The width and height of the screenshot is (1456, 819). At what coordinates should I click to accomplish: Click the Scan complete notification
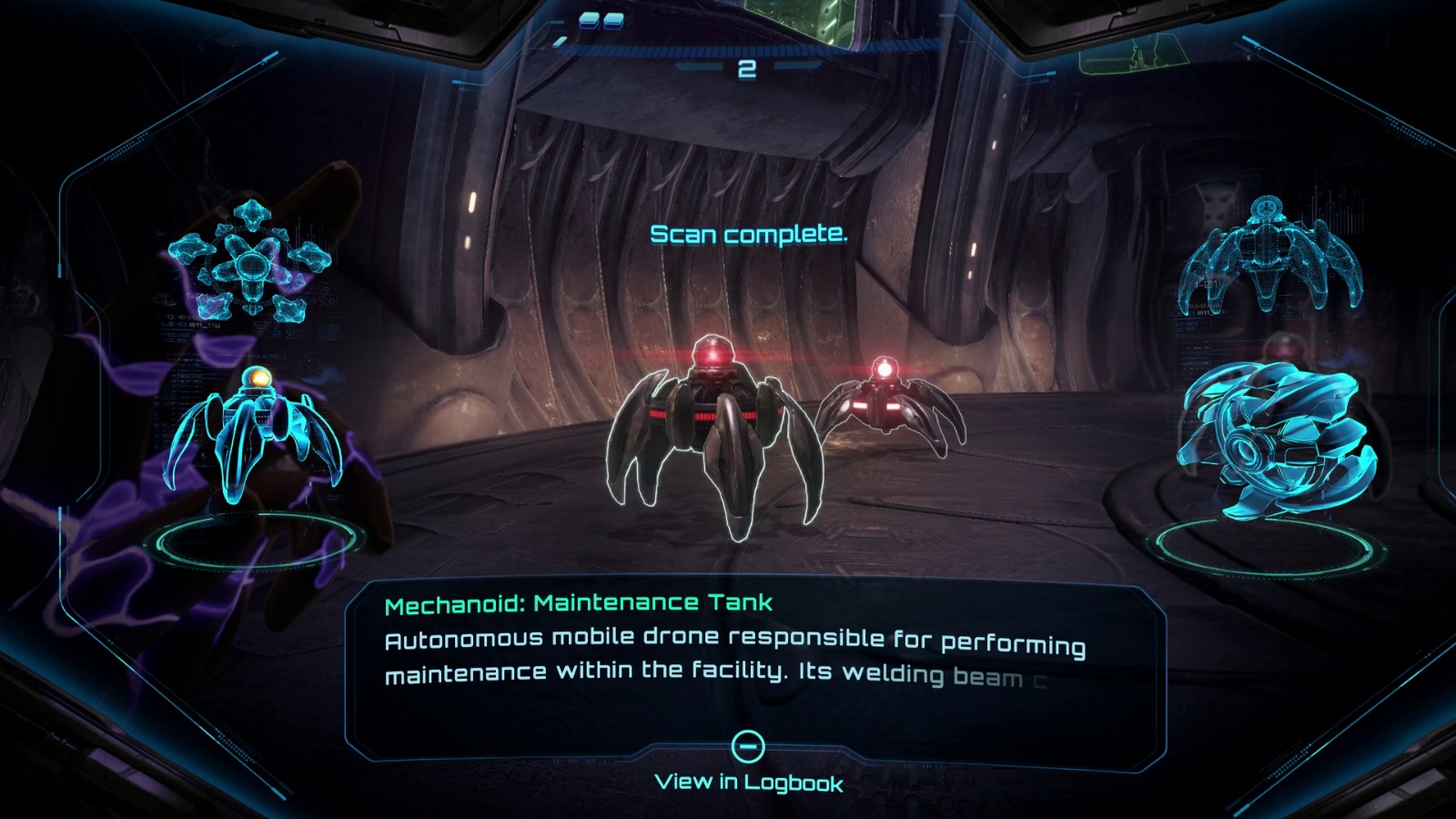[x=748, y=235]
